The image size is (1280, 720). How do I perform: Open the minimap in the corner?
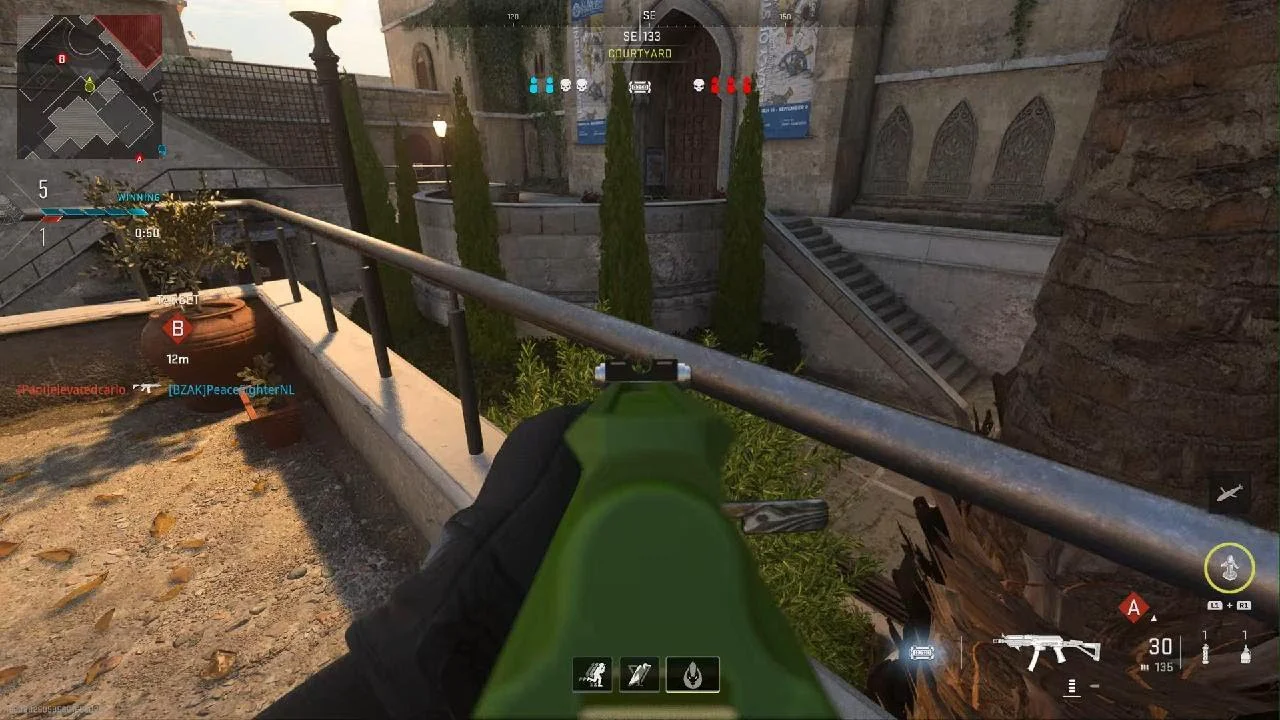pos(90,86)
